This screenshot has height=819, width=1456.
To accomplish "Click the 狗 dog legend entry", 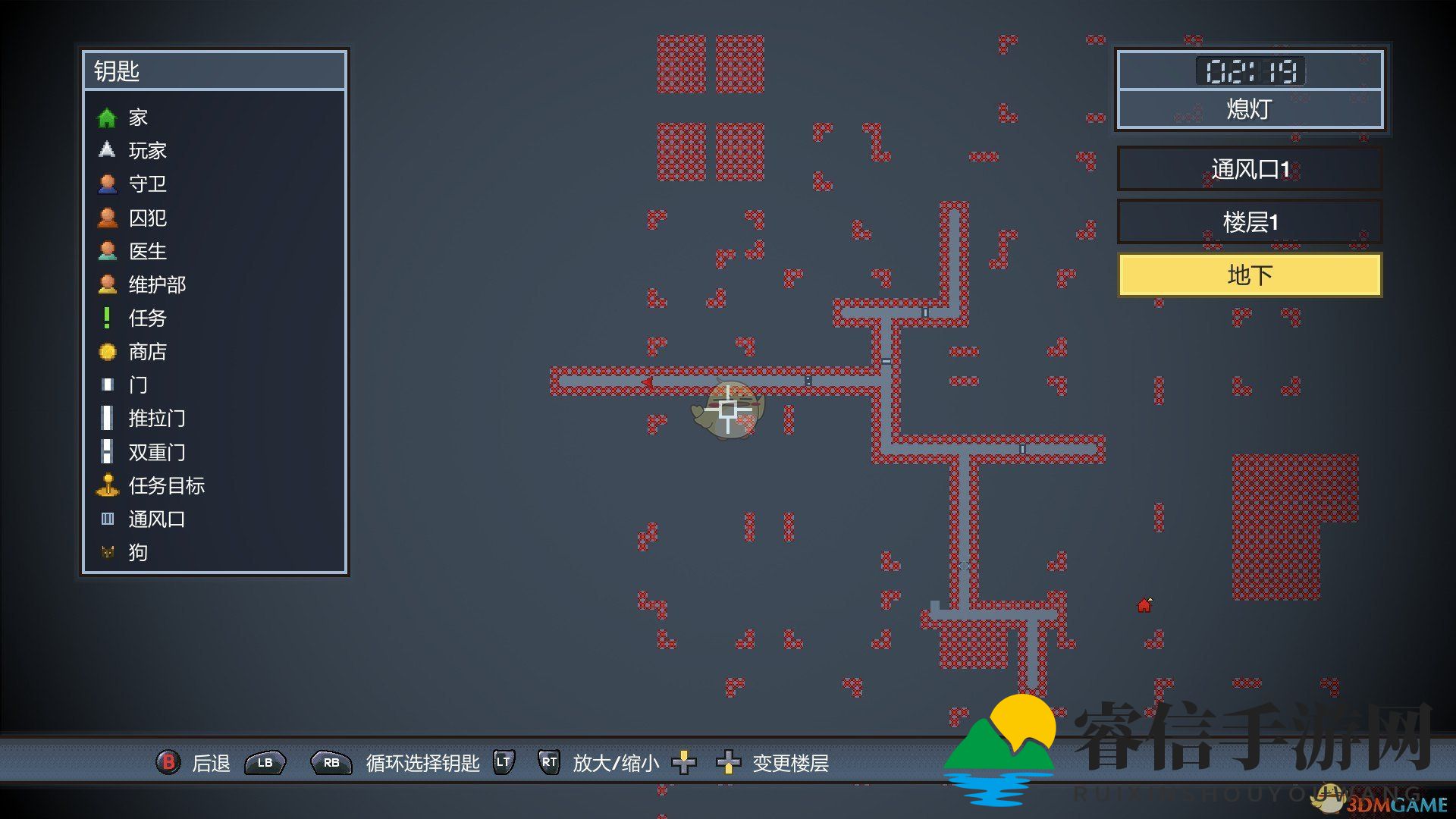I will (137, 553).
